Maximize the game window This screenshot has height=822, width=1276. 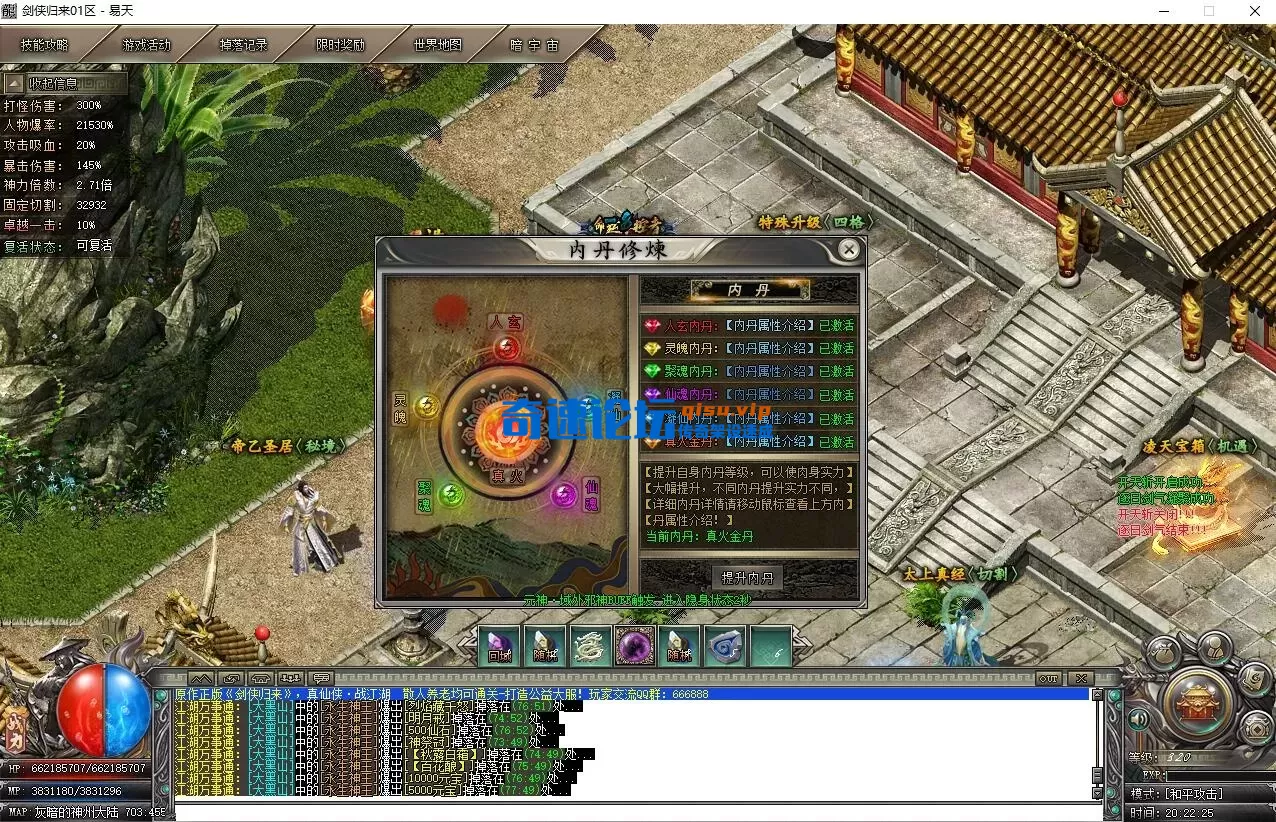(1208, 11)
